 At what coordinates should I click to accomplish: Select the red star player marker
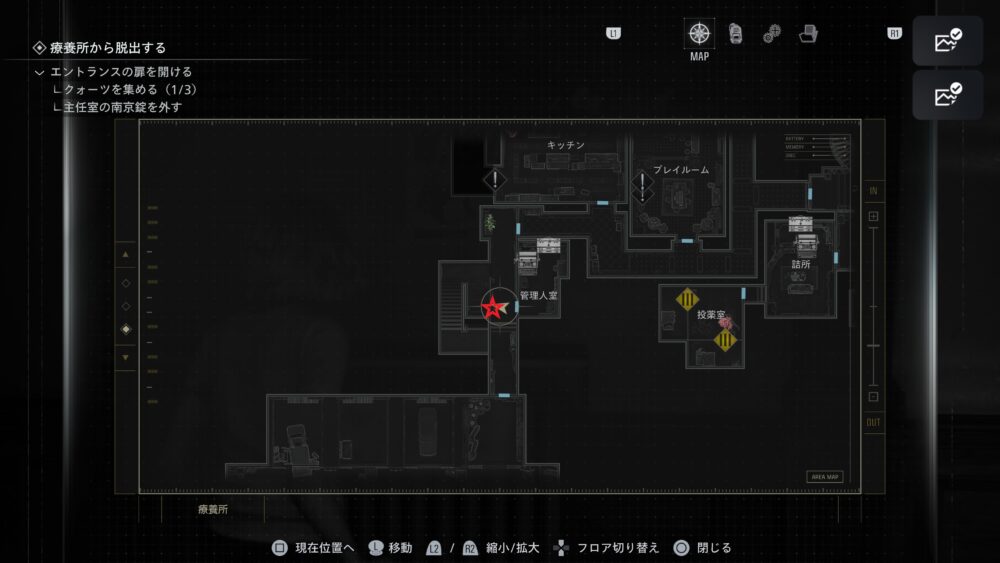[495, 308]
